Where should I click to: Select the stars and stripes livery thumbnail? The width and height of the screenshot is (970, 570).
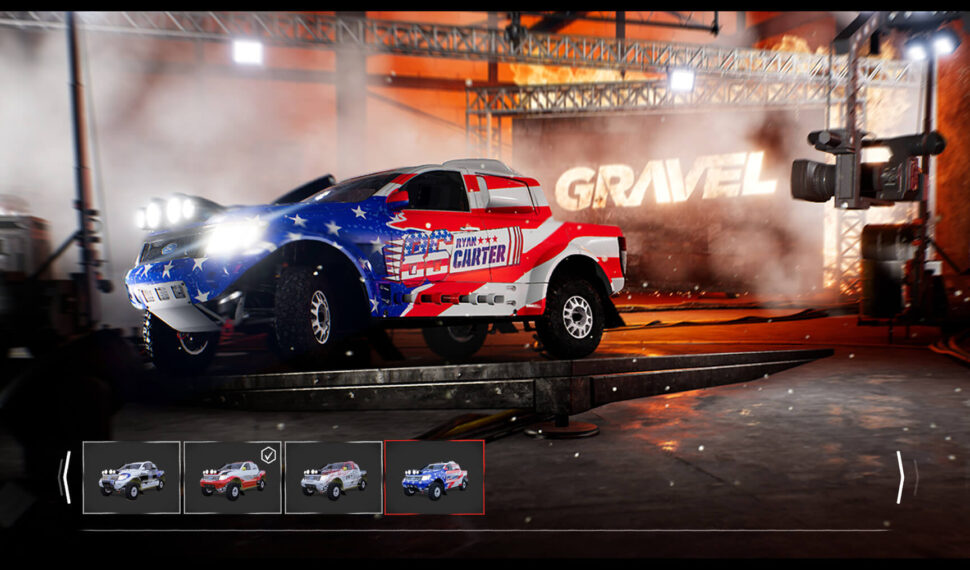point(435,478)
